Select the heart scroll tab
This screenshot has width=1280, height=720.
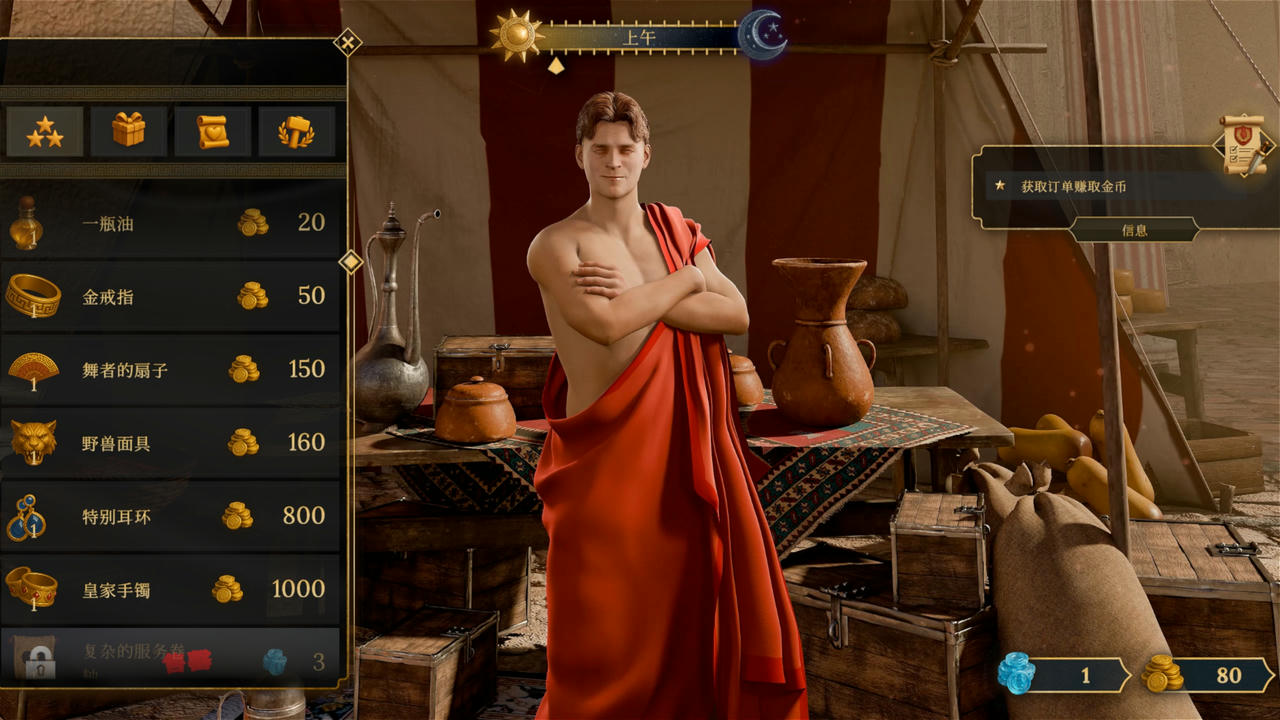[213, 131]
